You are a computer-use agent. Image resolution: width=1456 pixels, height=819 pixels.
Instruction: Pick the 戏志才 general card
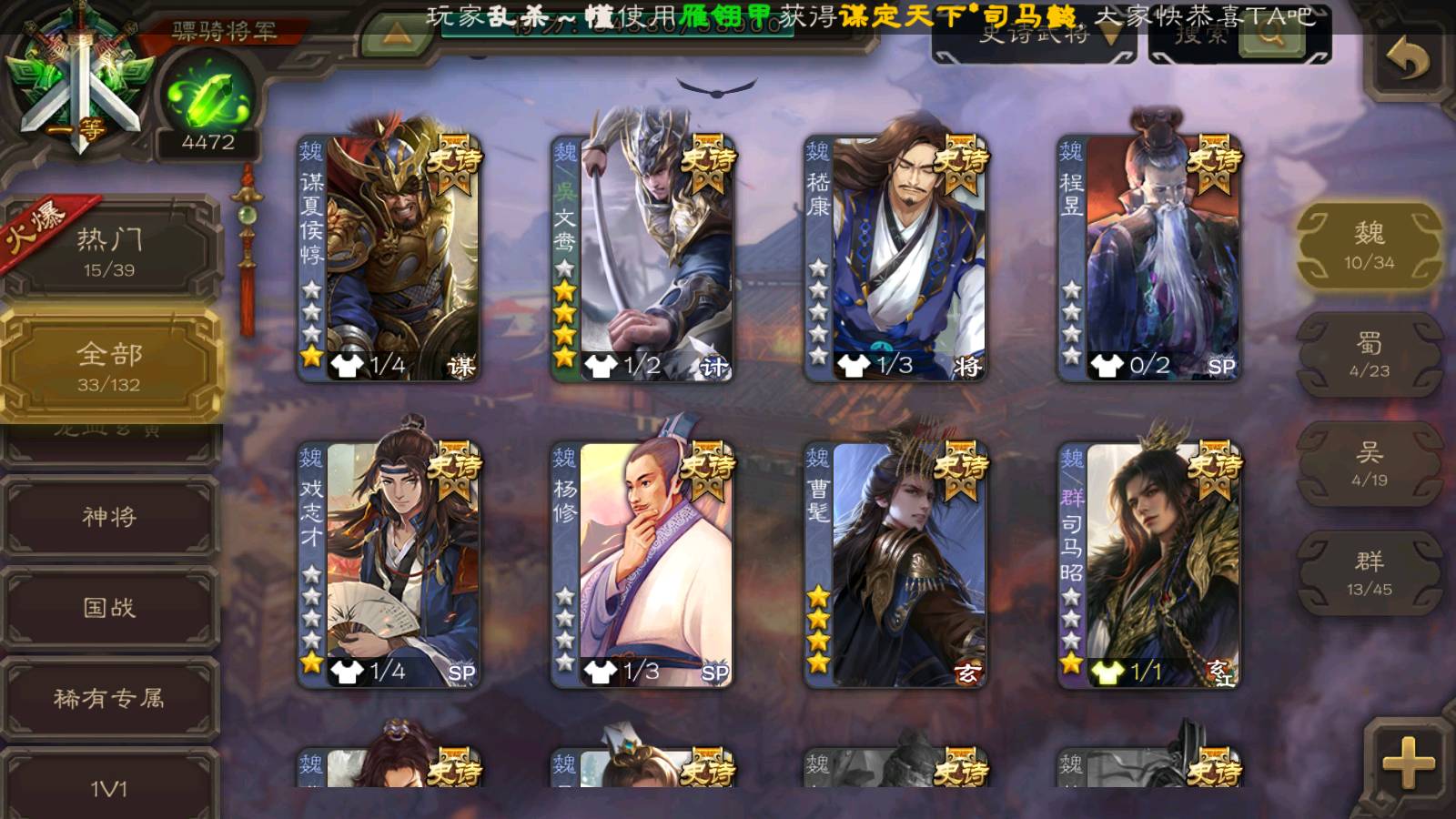389,564
